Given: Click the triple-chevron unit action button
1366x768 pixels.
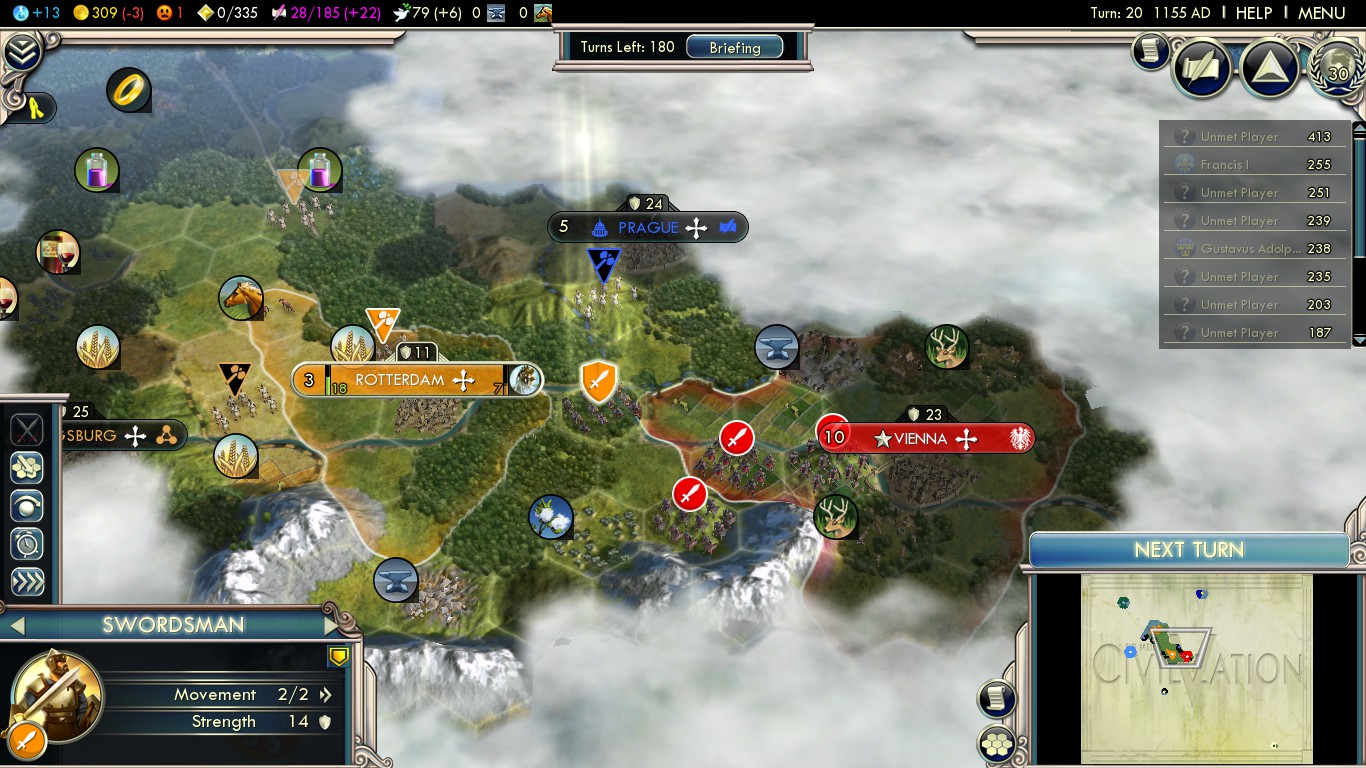Looking at the screenshot, I should tap(27, 582).
